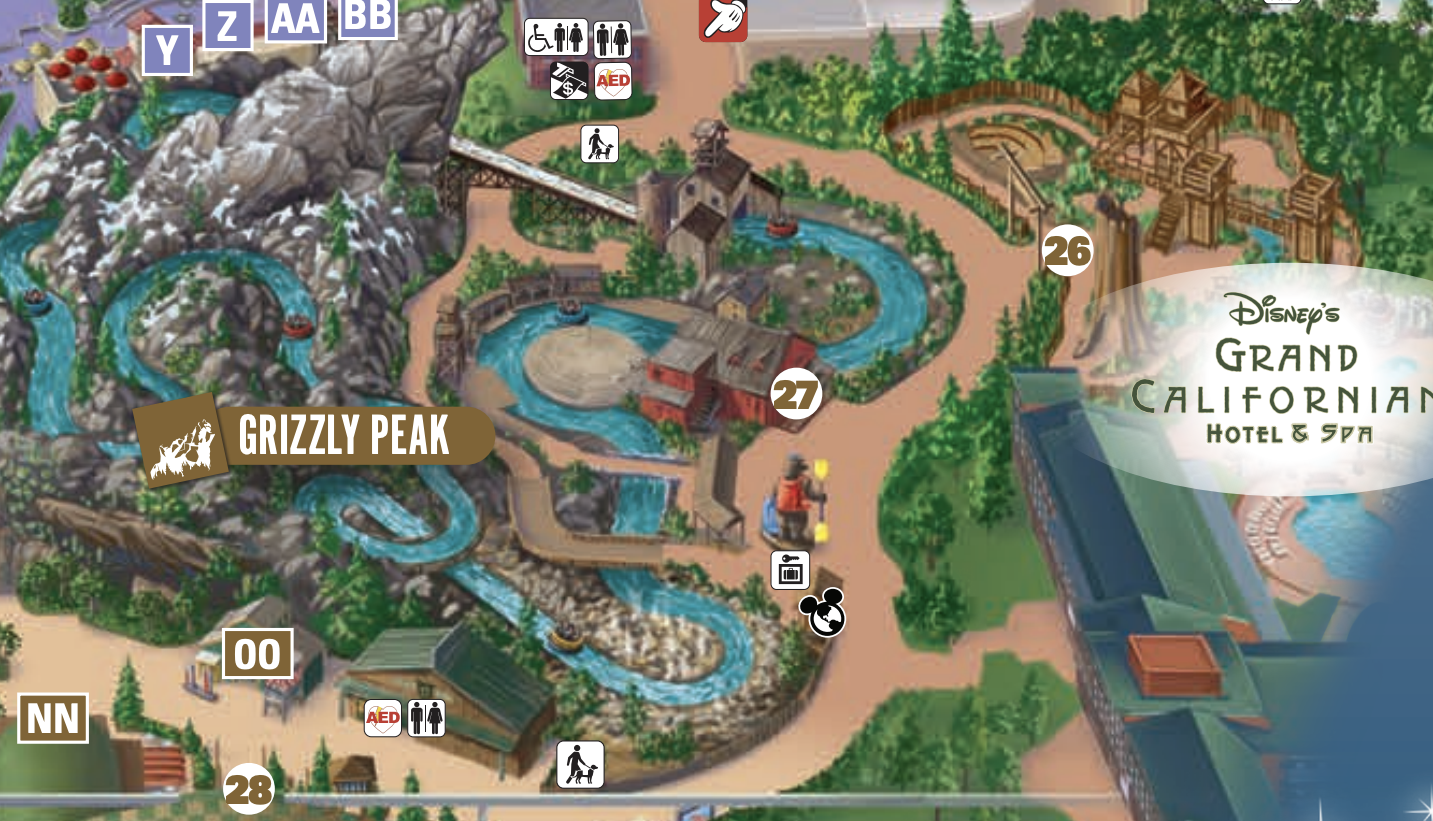This screenshot has height=821, width=1433.
Task: Click the NN location marker
Action: [x=53, y=718]
